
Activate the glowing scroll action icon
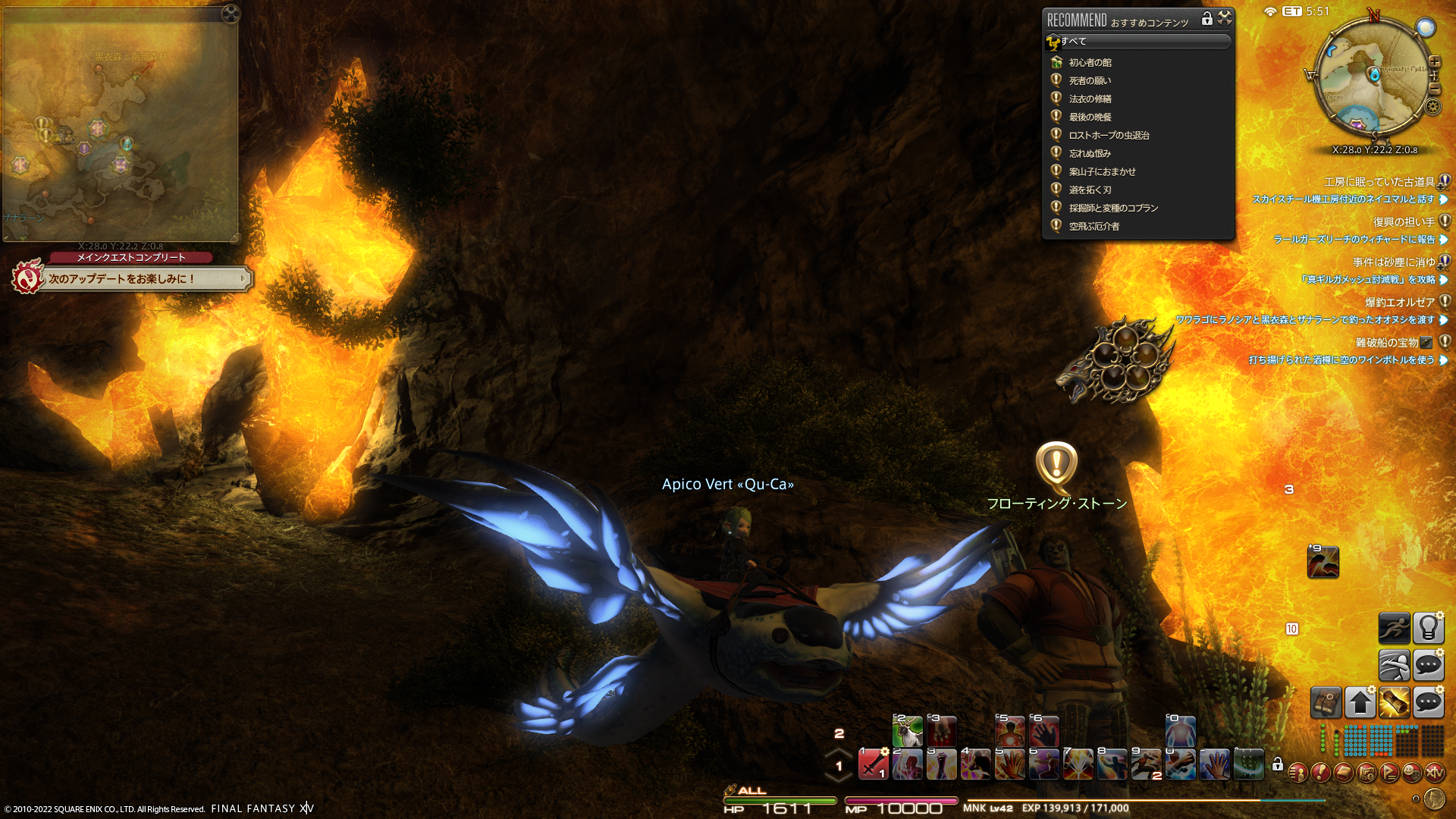tap(1394, 702)
